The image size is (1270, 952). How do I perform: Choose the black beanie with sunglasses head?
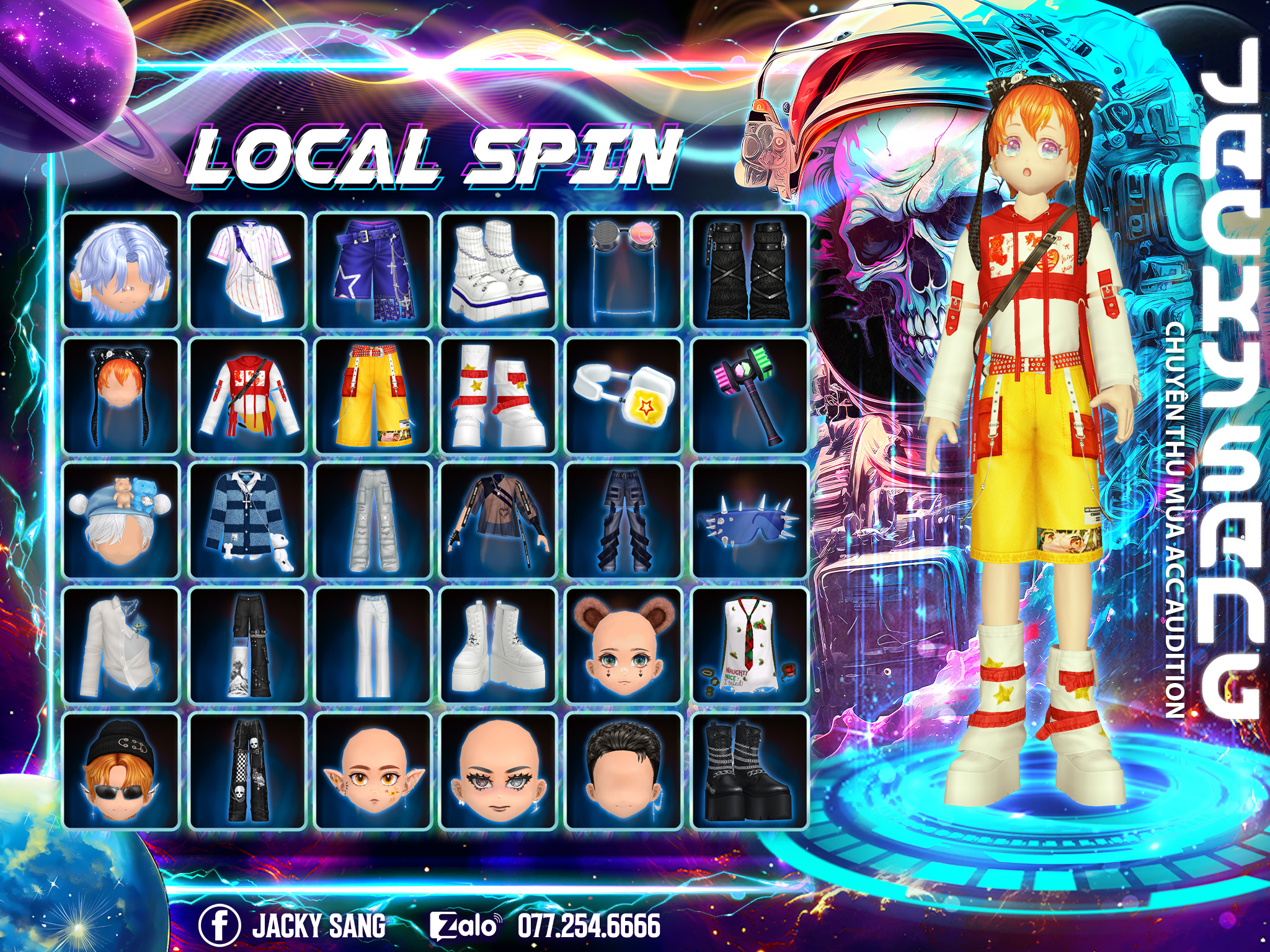(x=121, y=772)
